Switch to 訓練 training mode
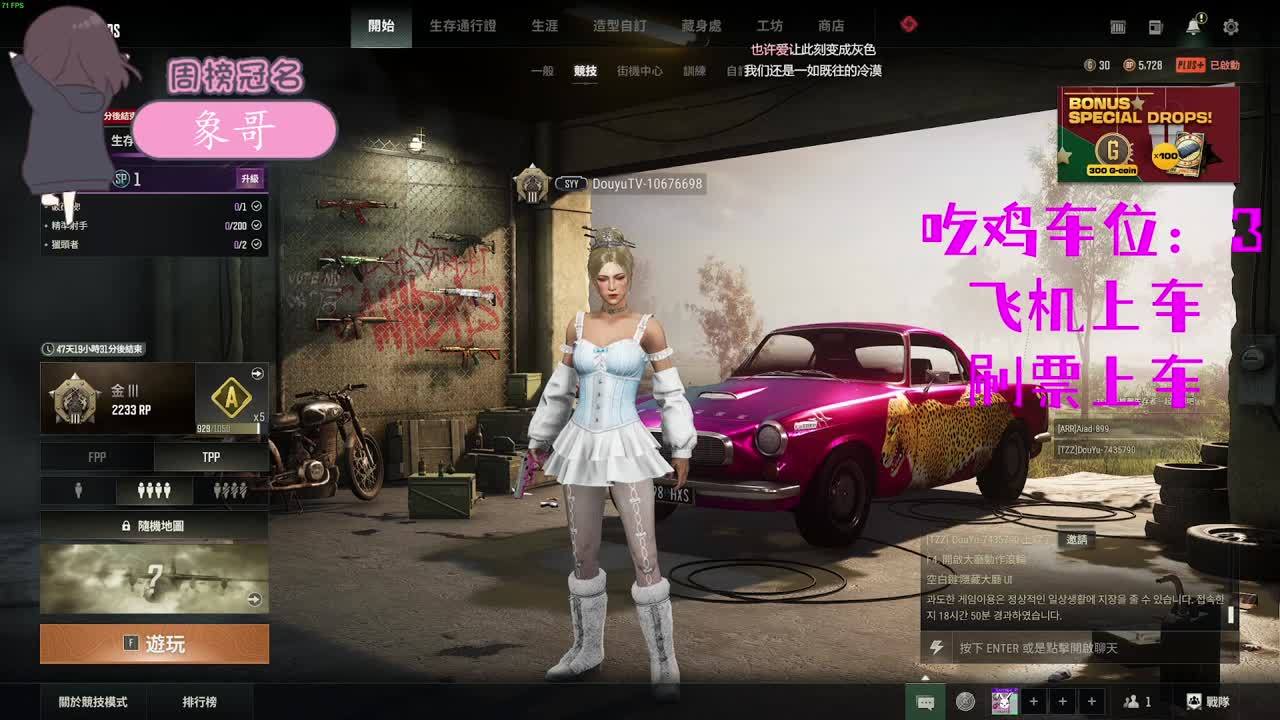Viewport: 1280px width, 720px height. coord(694,71)
